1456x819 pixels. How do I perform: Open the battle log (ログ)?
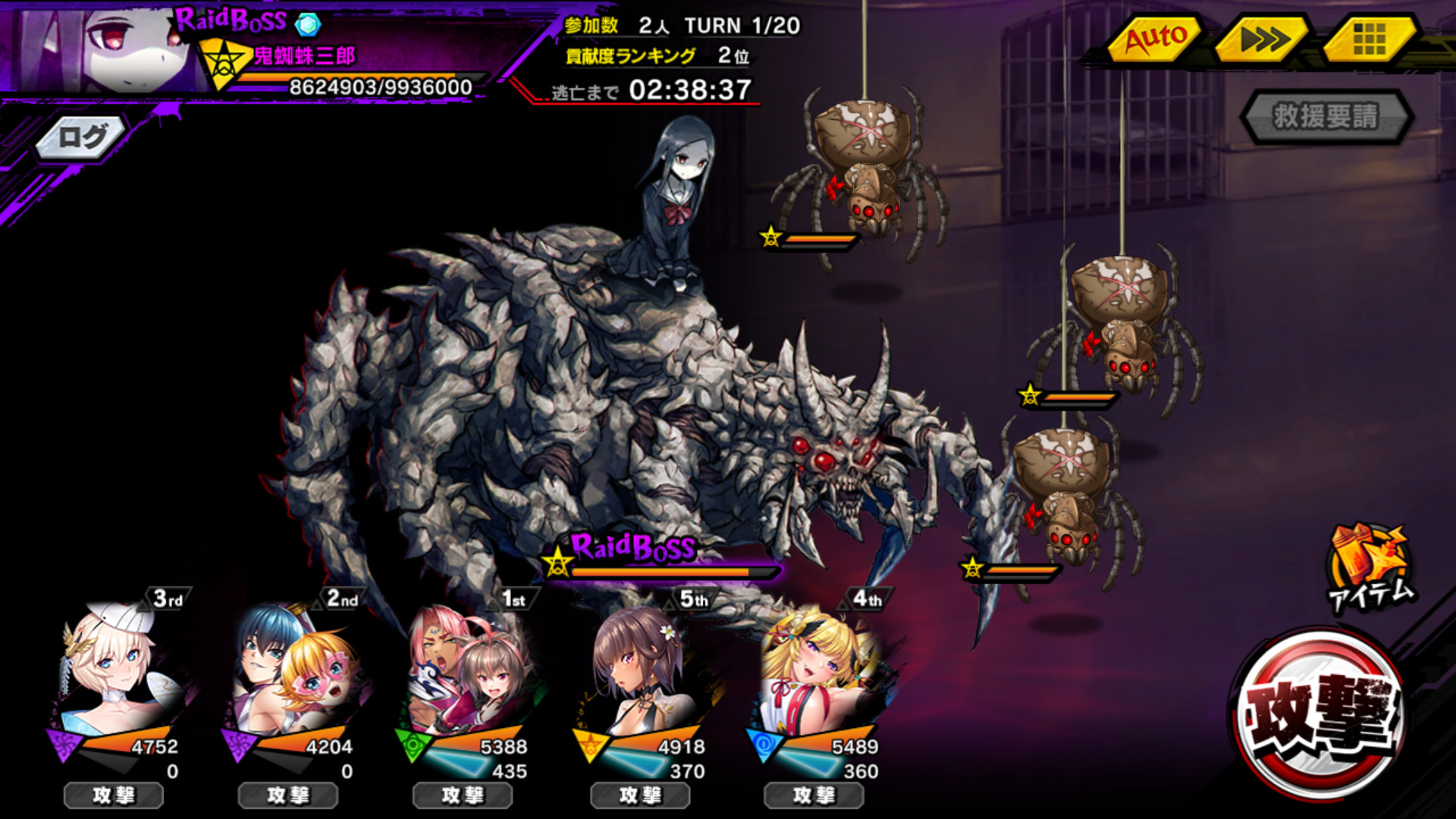click(x=82, y=138)
